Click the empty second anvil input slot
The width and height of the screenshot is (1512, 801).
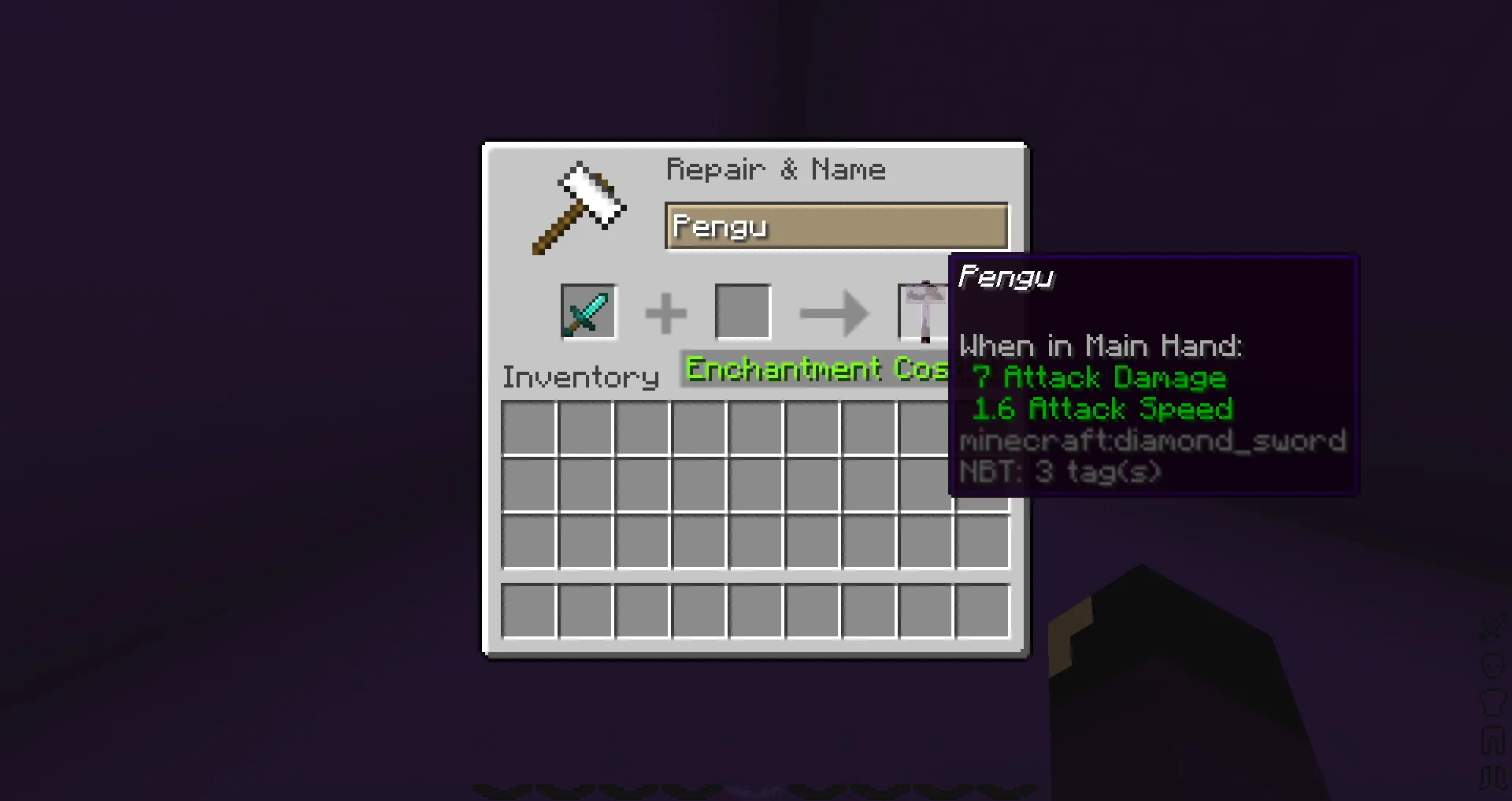pos(742,310)
